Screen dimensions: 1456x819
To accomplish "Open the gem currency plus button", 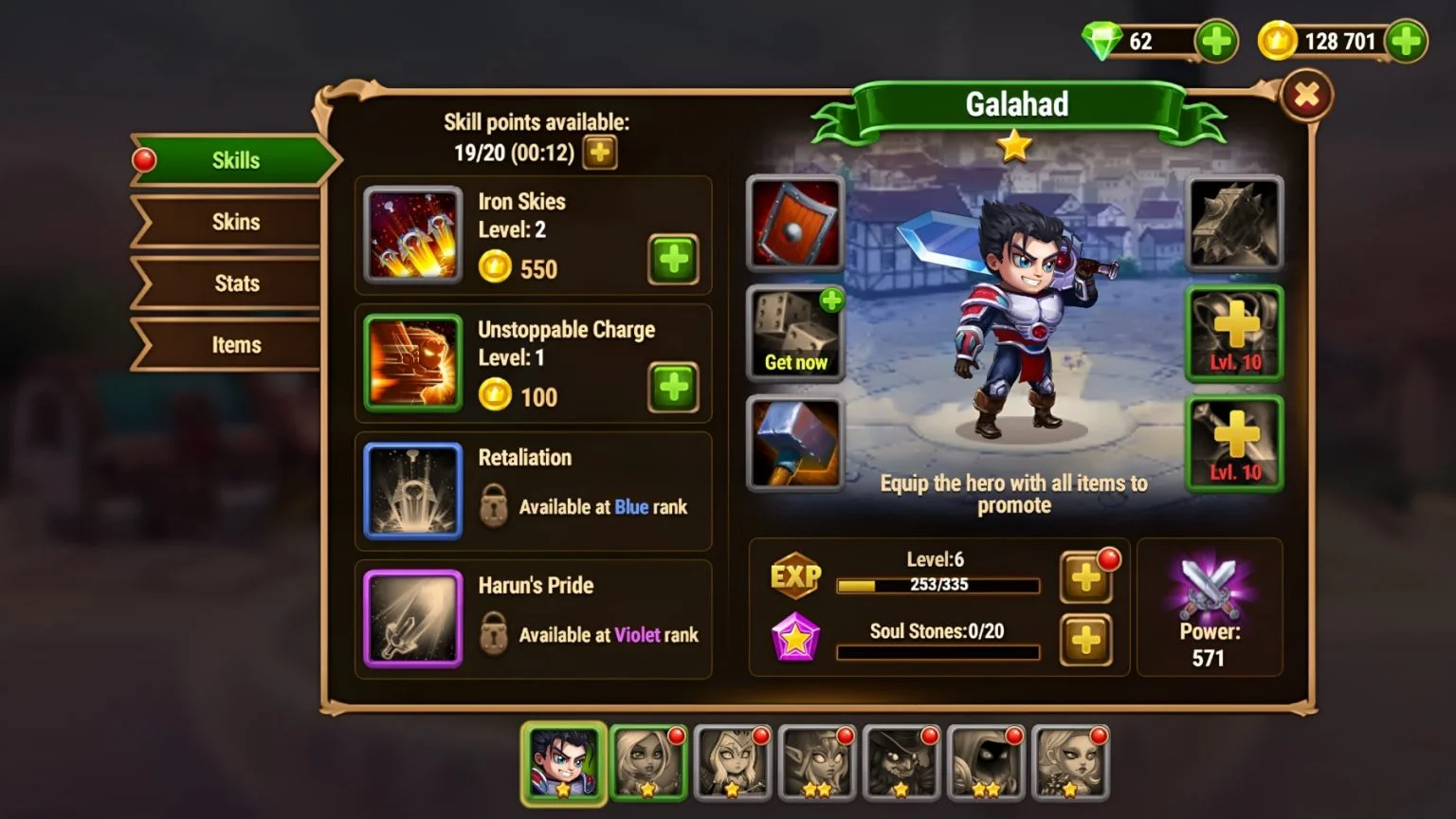I will (x=1215, y=42).
